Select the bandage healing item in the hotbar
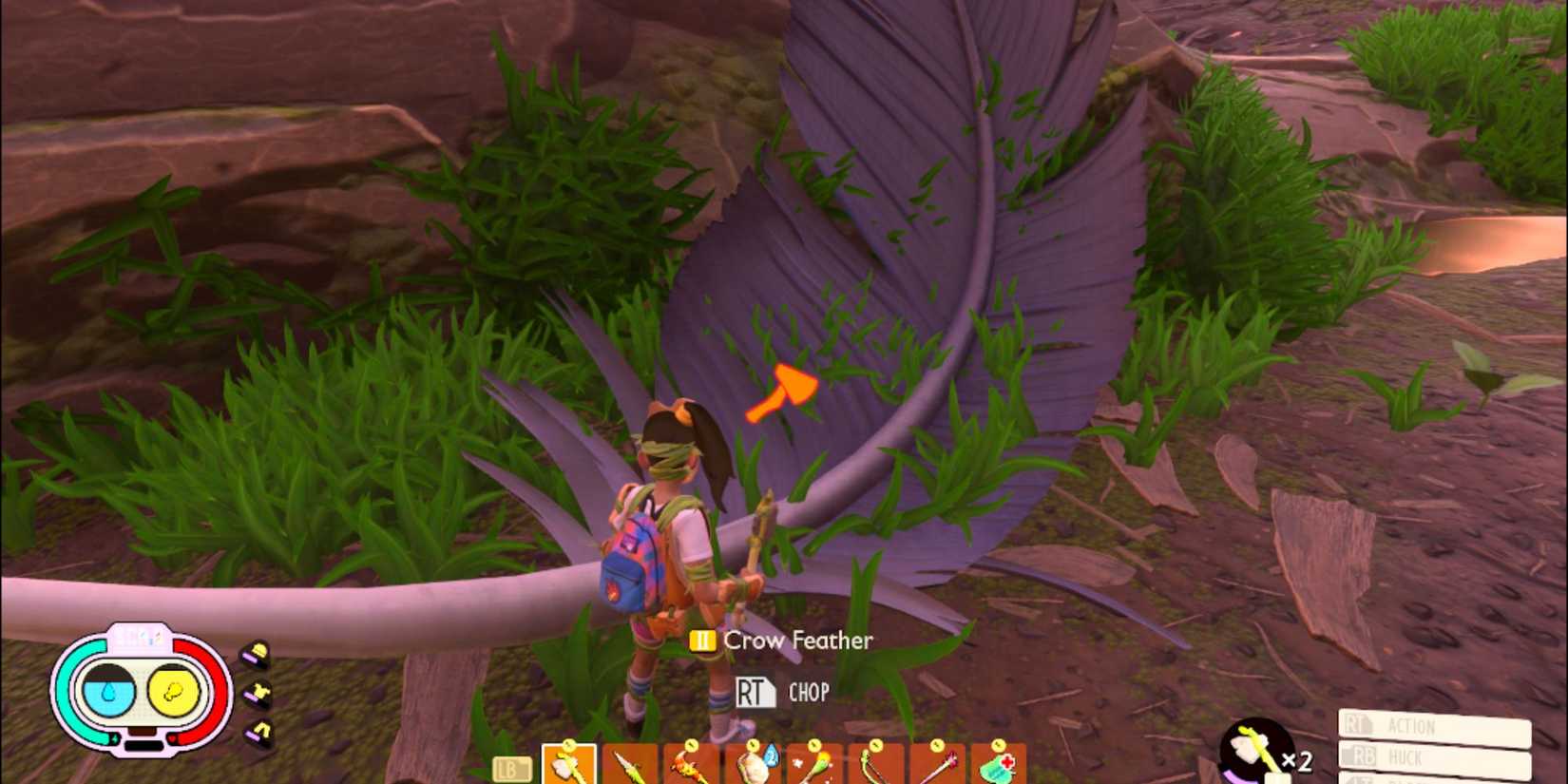 (x=999, y=765)
